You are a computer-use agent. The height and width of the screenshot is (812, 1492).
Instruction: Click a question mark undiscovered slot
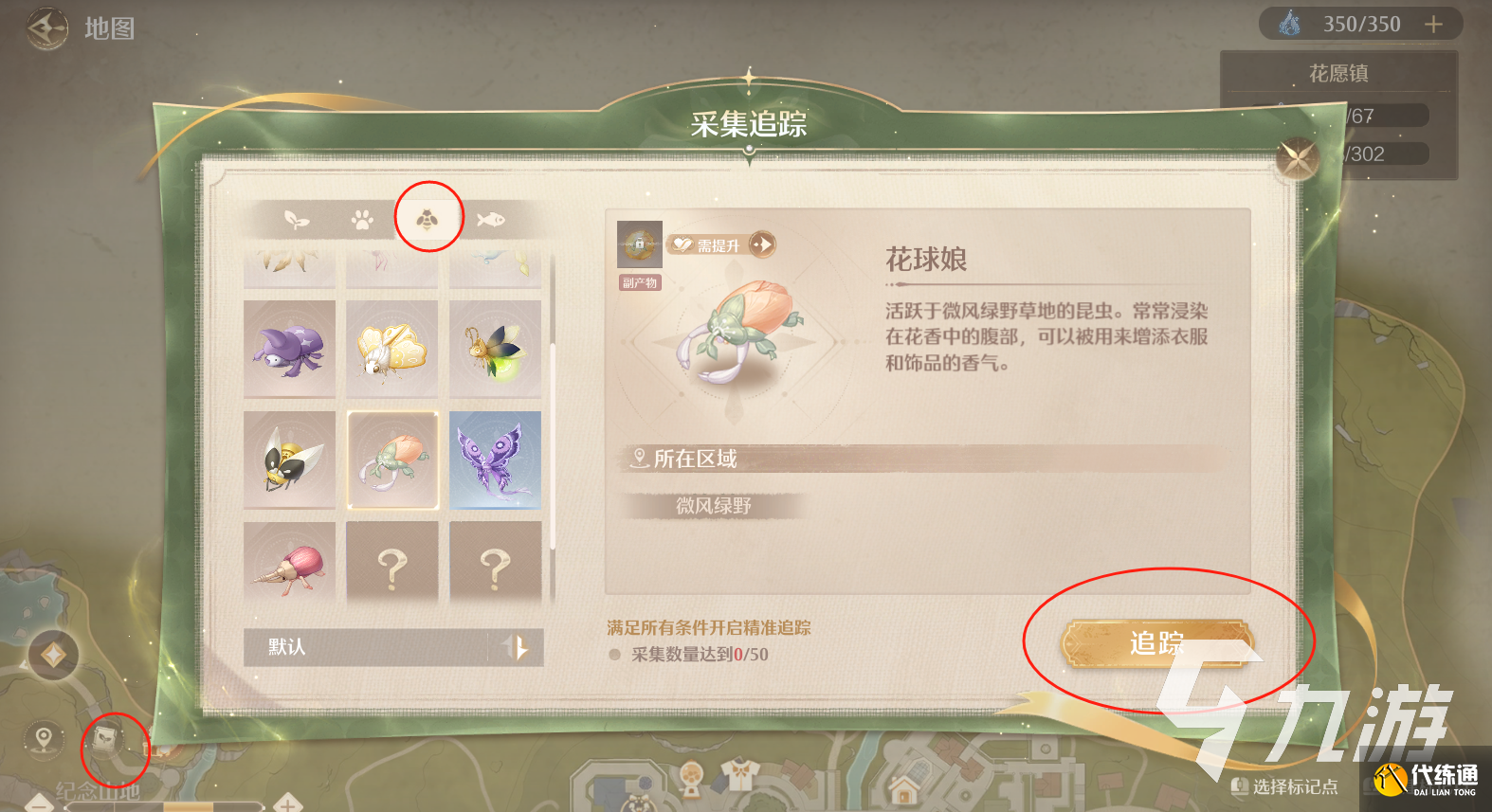pyautogui.click(x=391, y=564)
